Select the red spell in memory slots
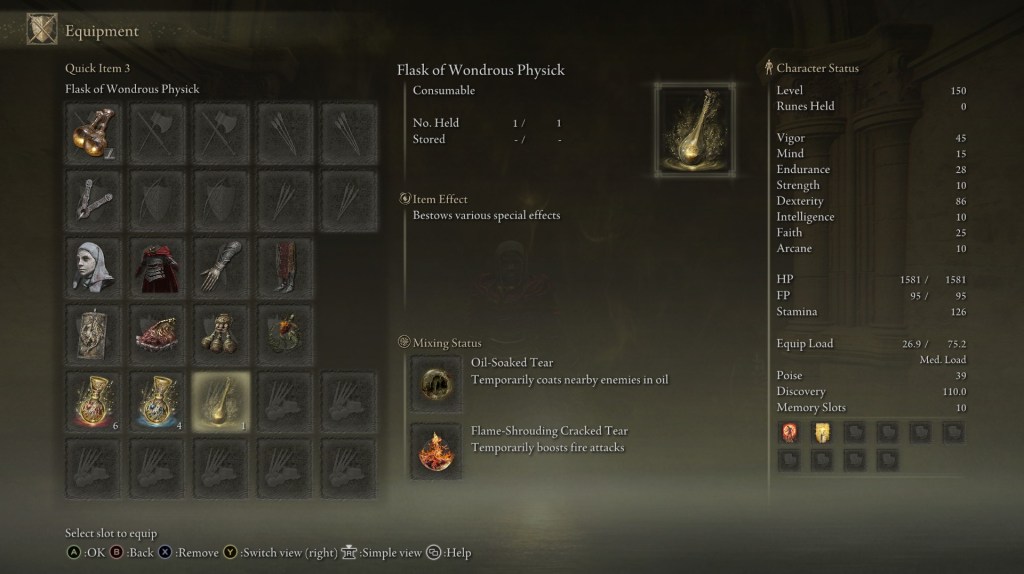This screenshot has height=574, width=1024. click(x=789, y=432)
